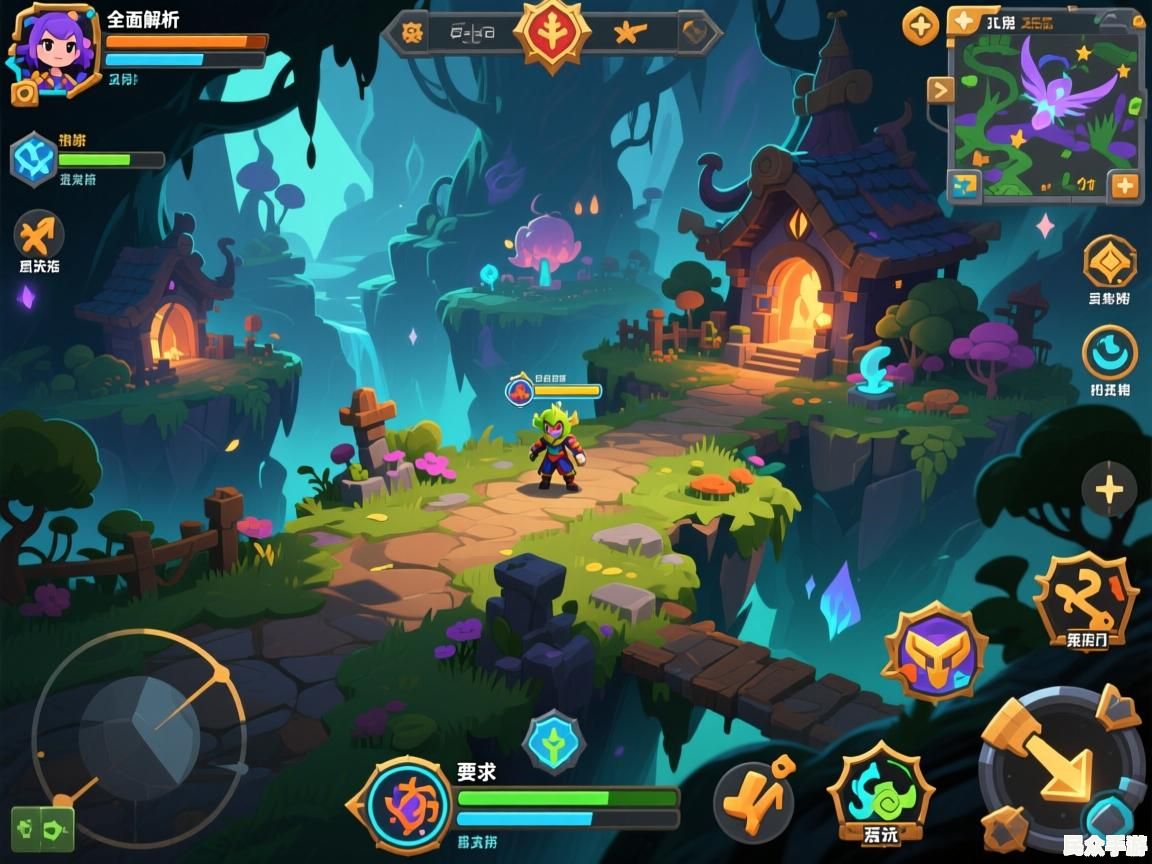
Task: Click the red leaf emblem in top bar
Action: 551,32
